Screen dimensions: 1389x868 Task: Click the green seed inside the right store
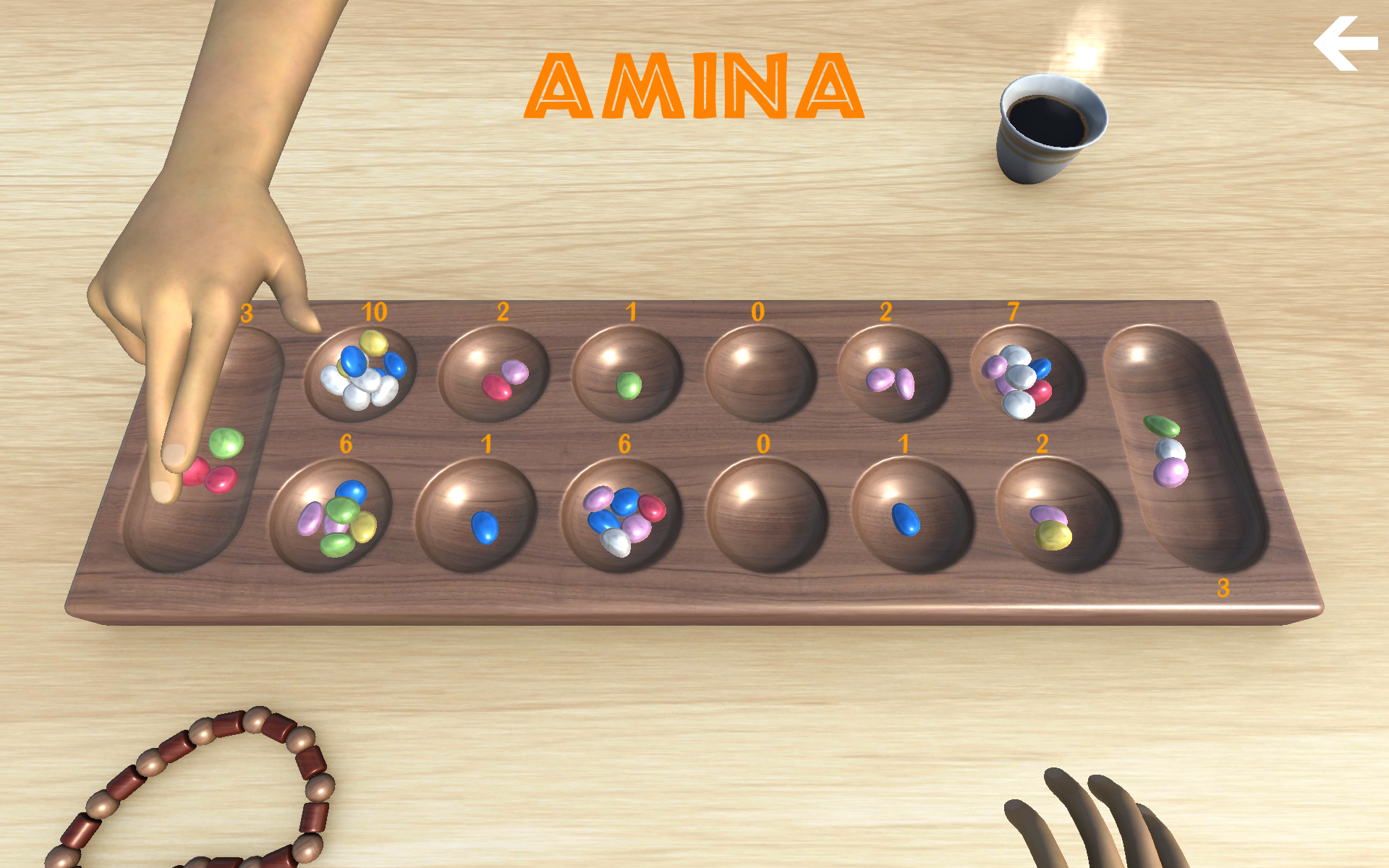pyautogui.click(x=1161, y=423)
